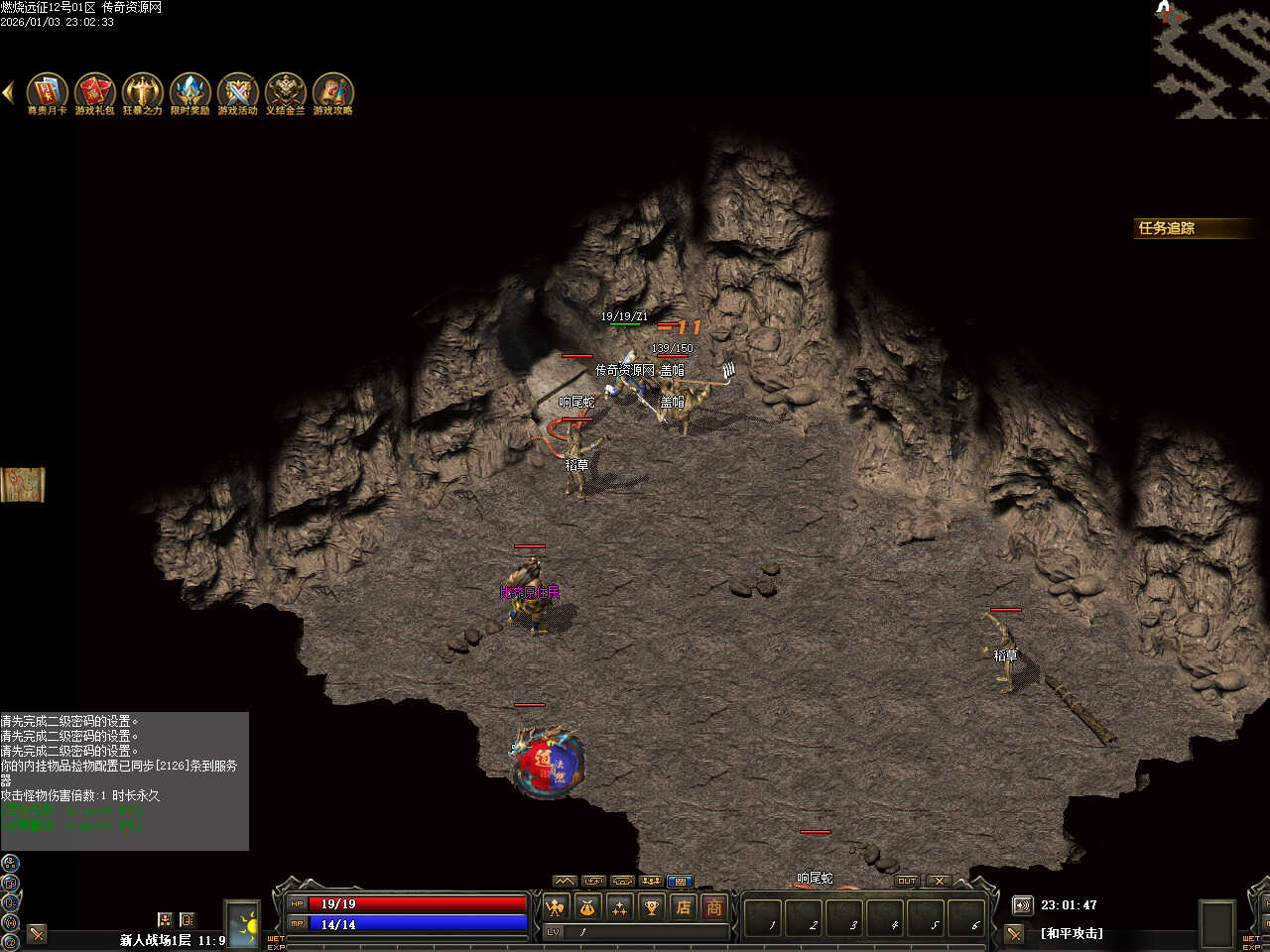Image resolution: width=1270 pixels, height=952 pixels.
Task: Open the bag pouch icon in the bottom bar
Action: (x=587, y=906)
